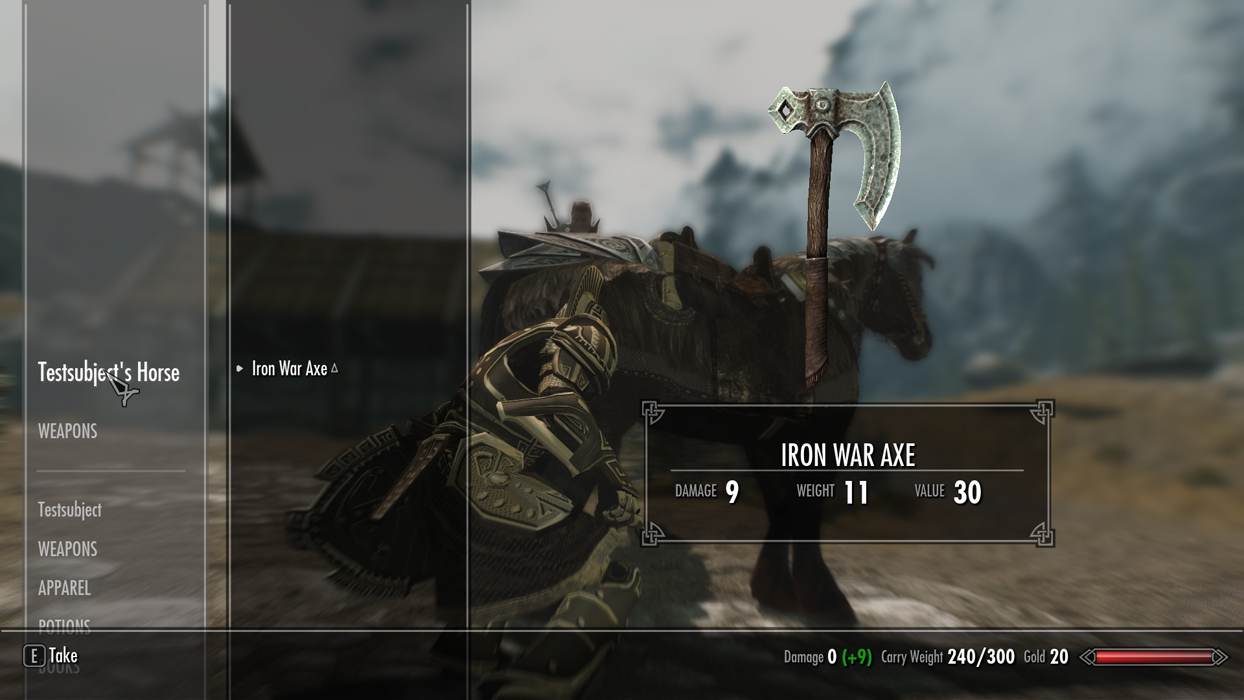Select the POTIONS category
This screenshot has height=700, width=1244.
click(64, 625)
